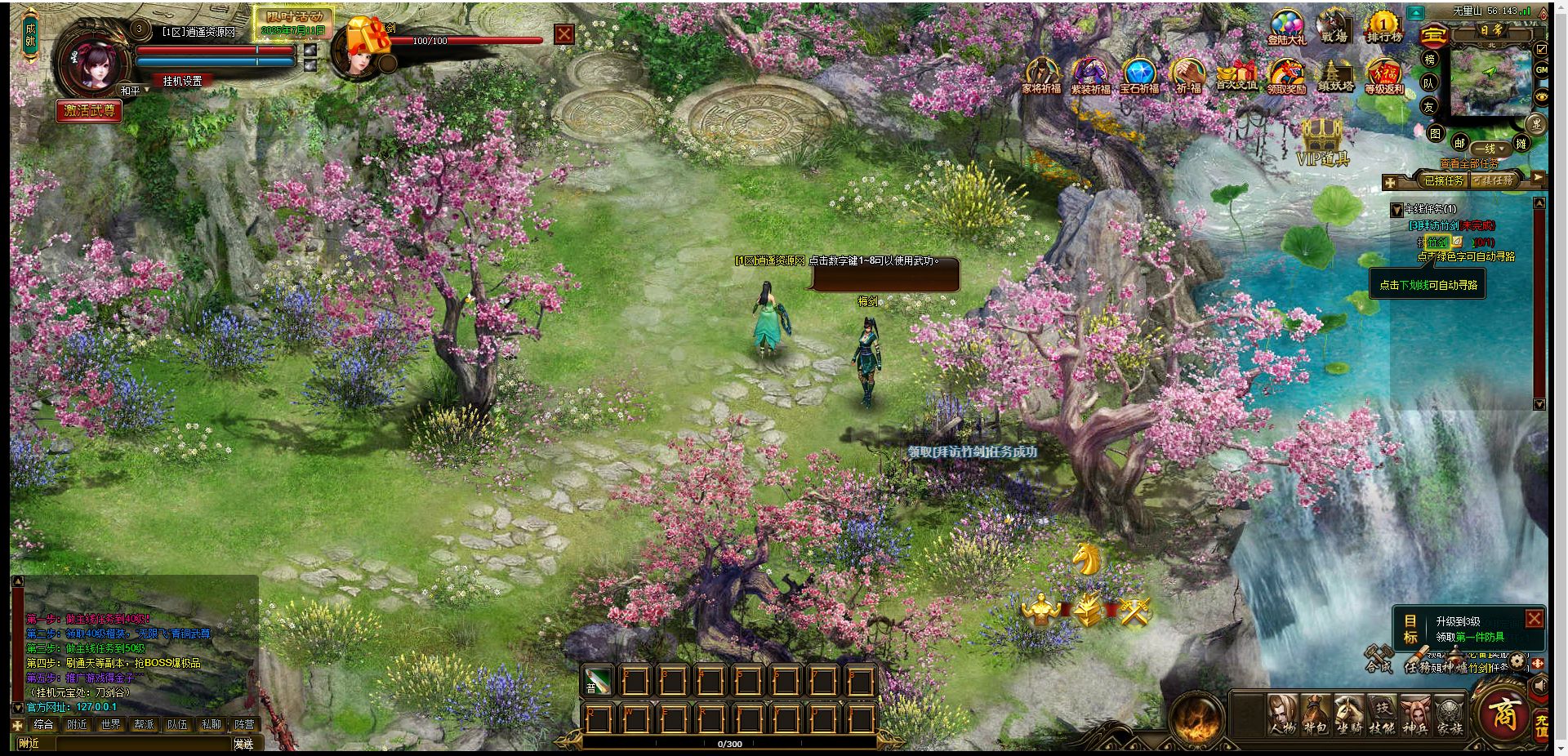The height and width of the screenshot is (756, 1568).
Task: Click the minimap
Action: [x=1490, y=80]
